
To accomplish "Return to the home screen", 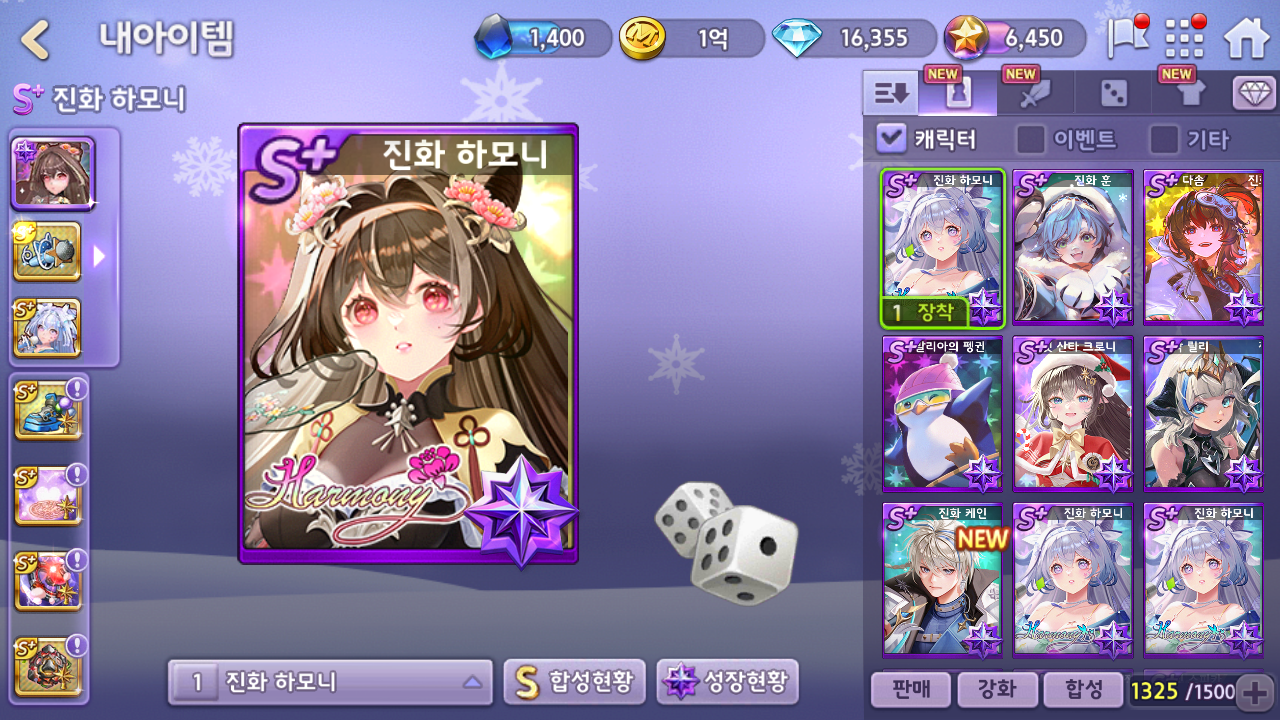I will point(1246,39).
